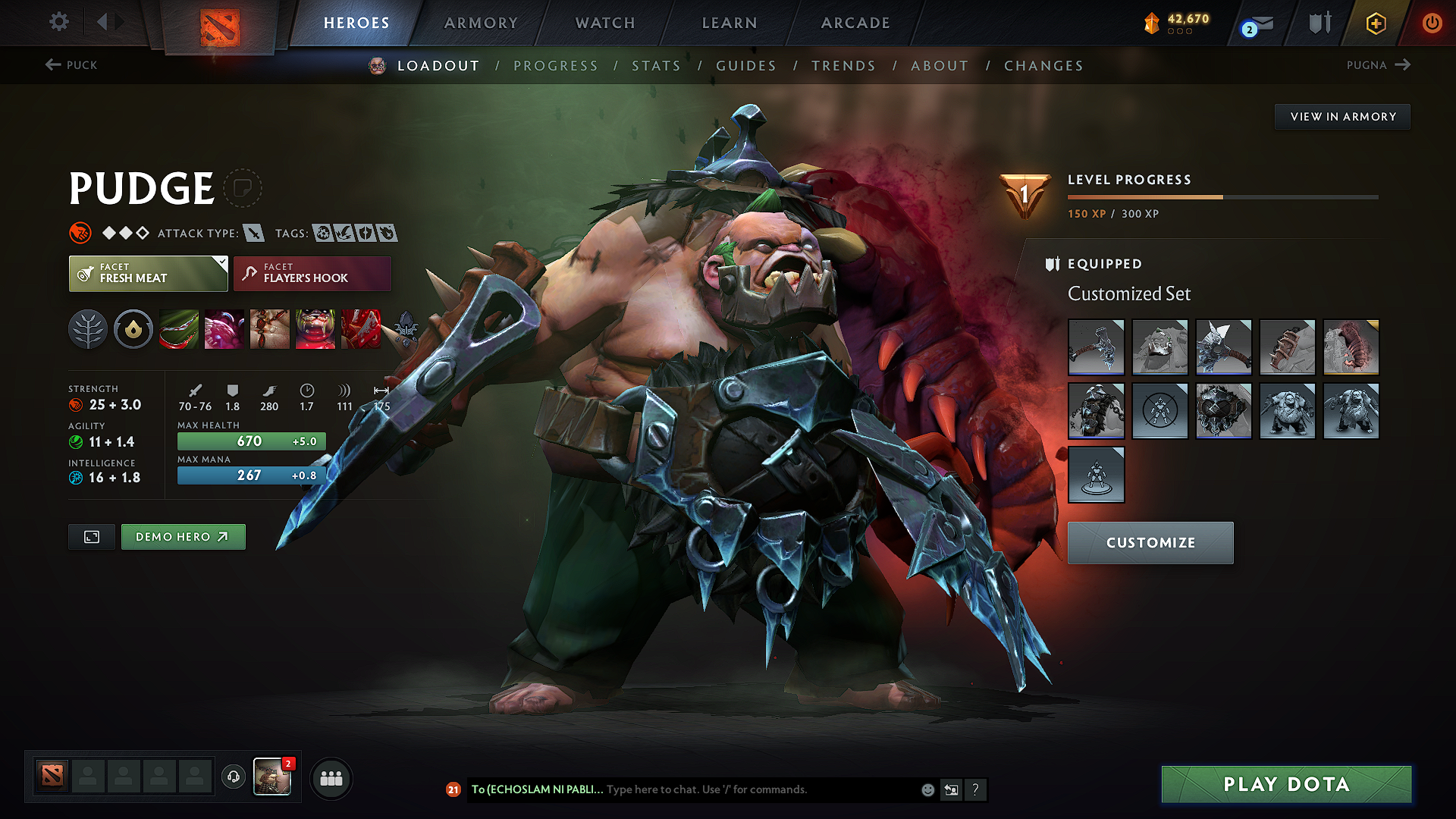Select the Meat Hook ability icon
1456x819 pixels.
coord(179,329)
